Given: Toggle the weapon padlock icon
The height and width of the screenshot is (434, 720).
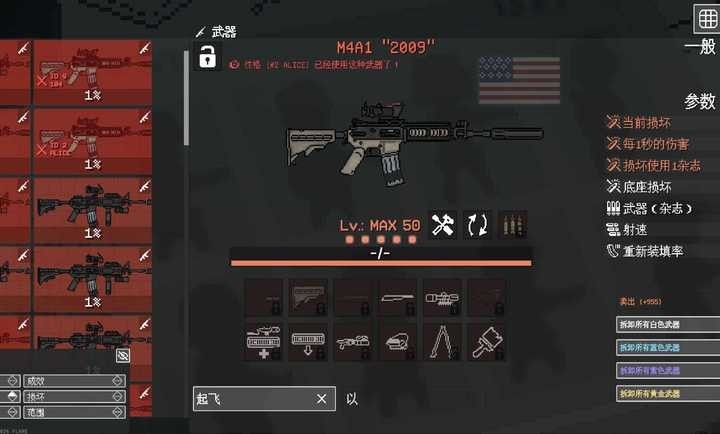Looking at the screenshot, I should 208,58.
